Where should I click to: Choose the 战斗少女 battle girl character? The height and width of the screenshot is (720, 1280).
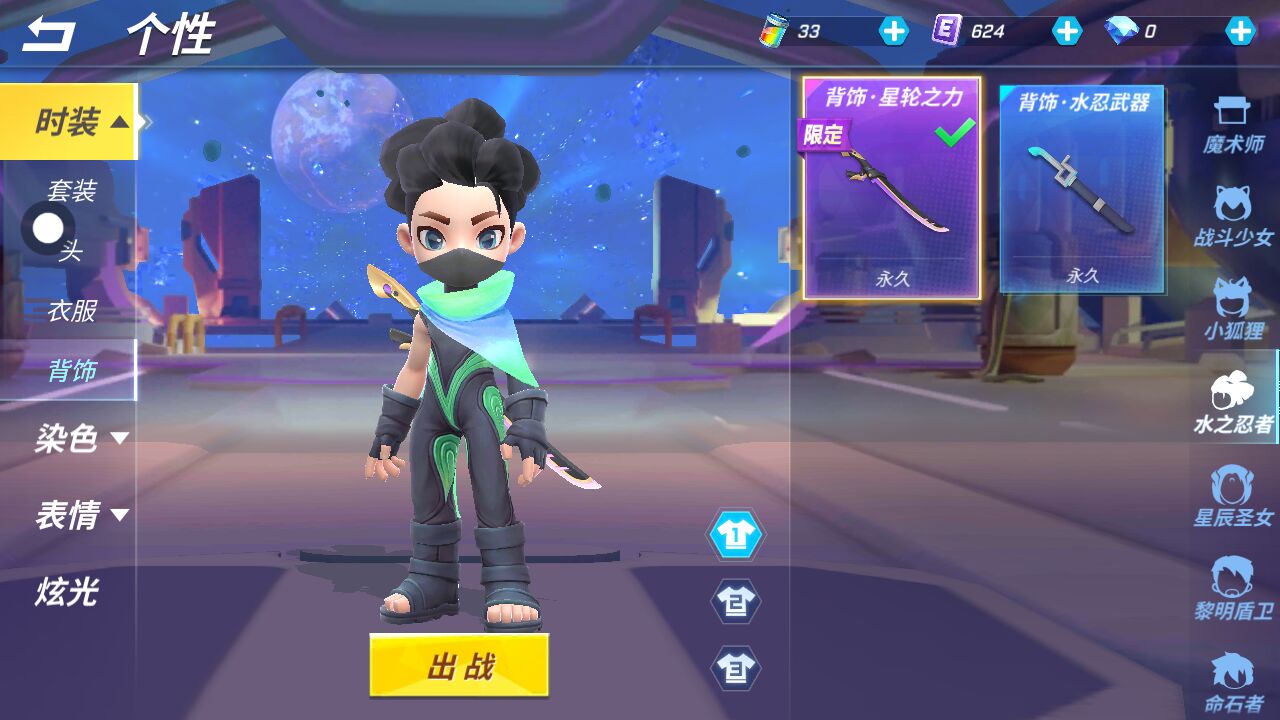(1233, 216)
